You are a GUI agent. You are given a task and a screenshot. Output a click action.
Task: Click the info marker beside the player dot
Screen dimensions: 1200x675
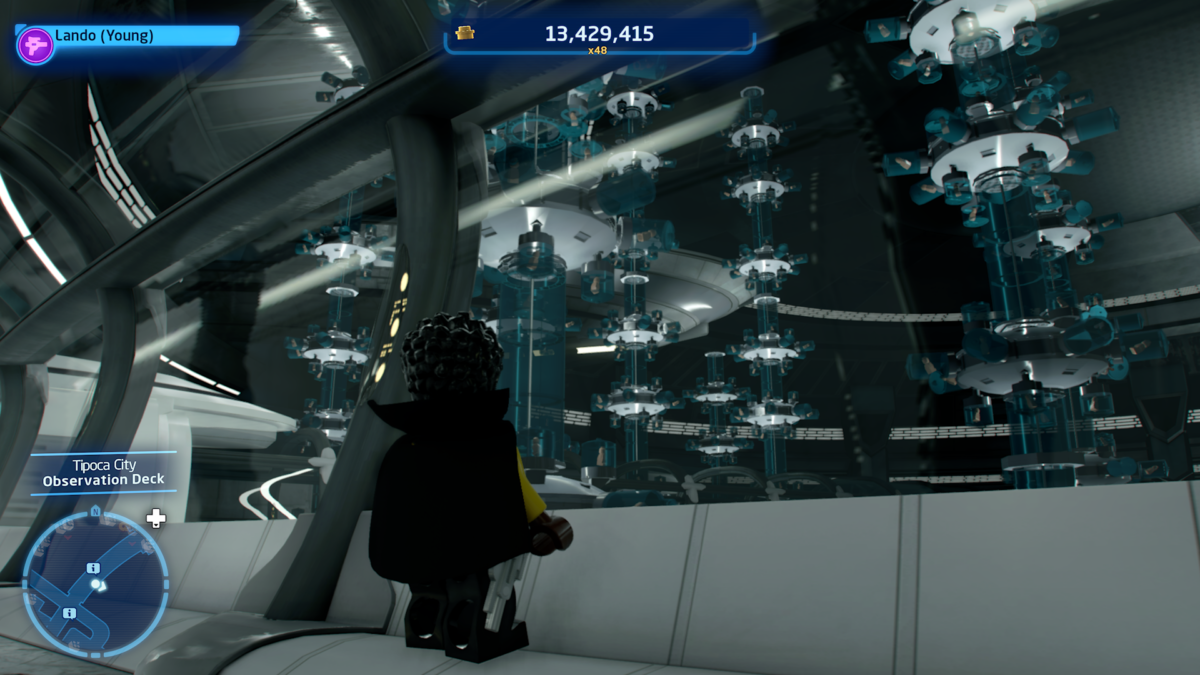point(93,568)
